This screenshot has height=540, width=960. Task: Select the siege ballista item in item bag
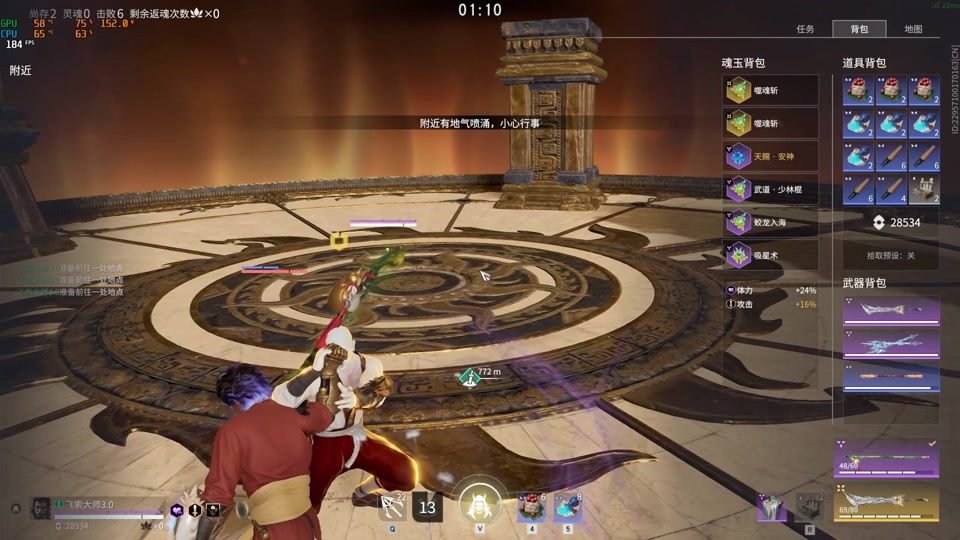[x=923, y=187]
